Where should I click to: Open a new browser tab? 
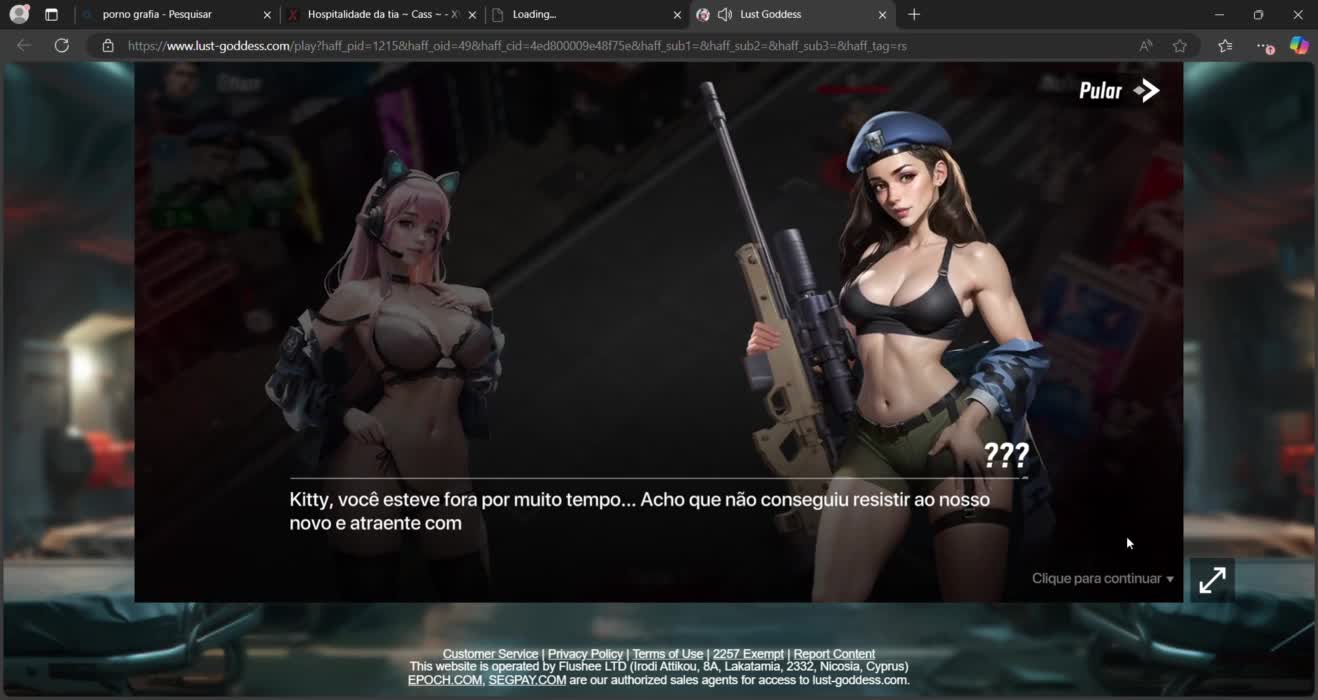(914, 15)
